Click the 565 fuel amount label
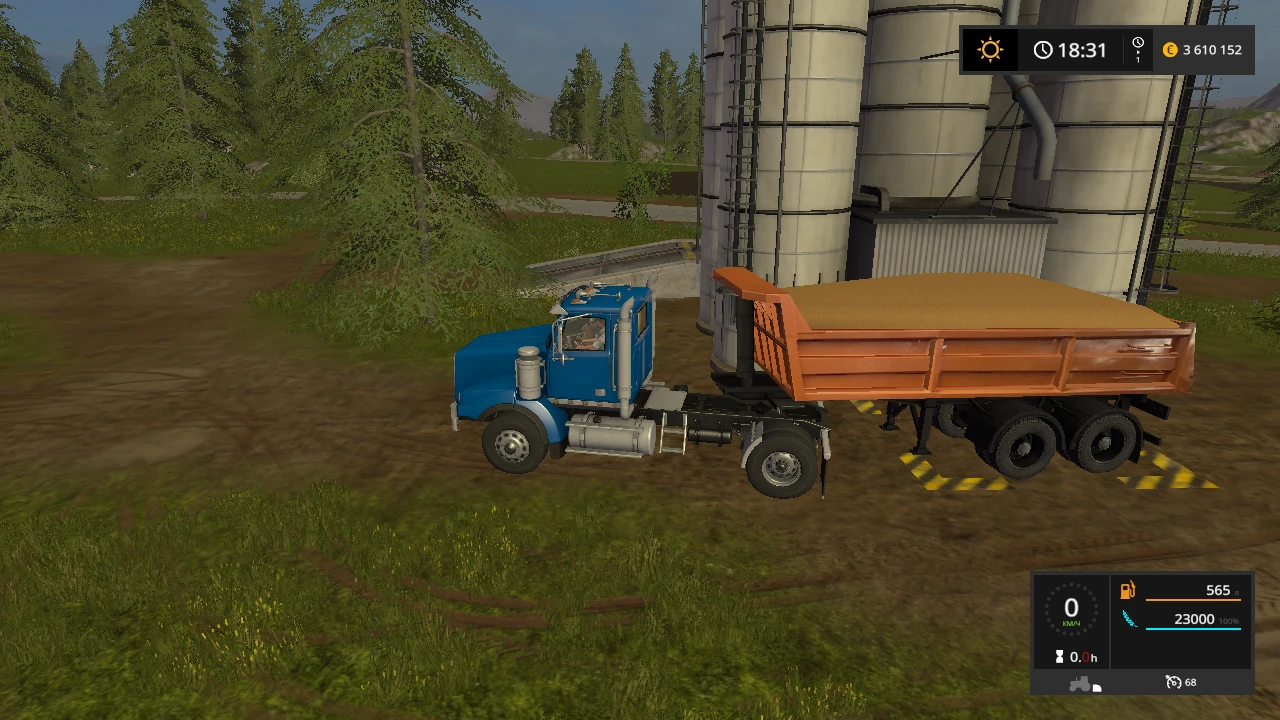Viewport: 1280px width, 720px height. click(x=1218, y=590)
